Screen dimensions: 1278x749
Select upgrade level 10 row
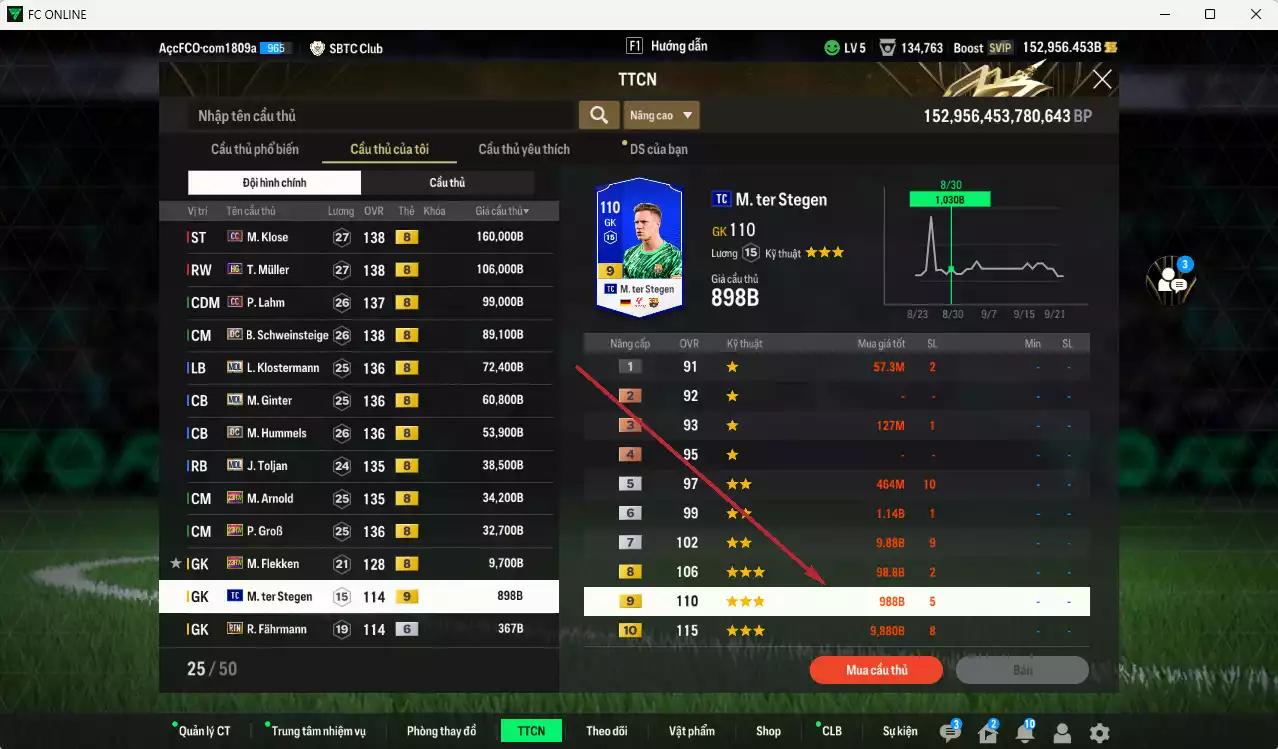836,631
